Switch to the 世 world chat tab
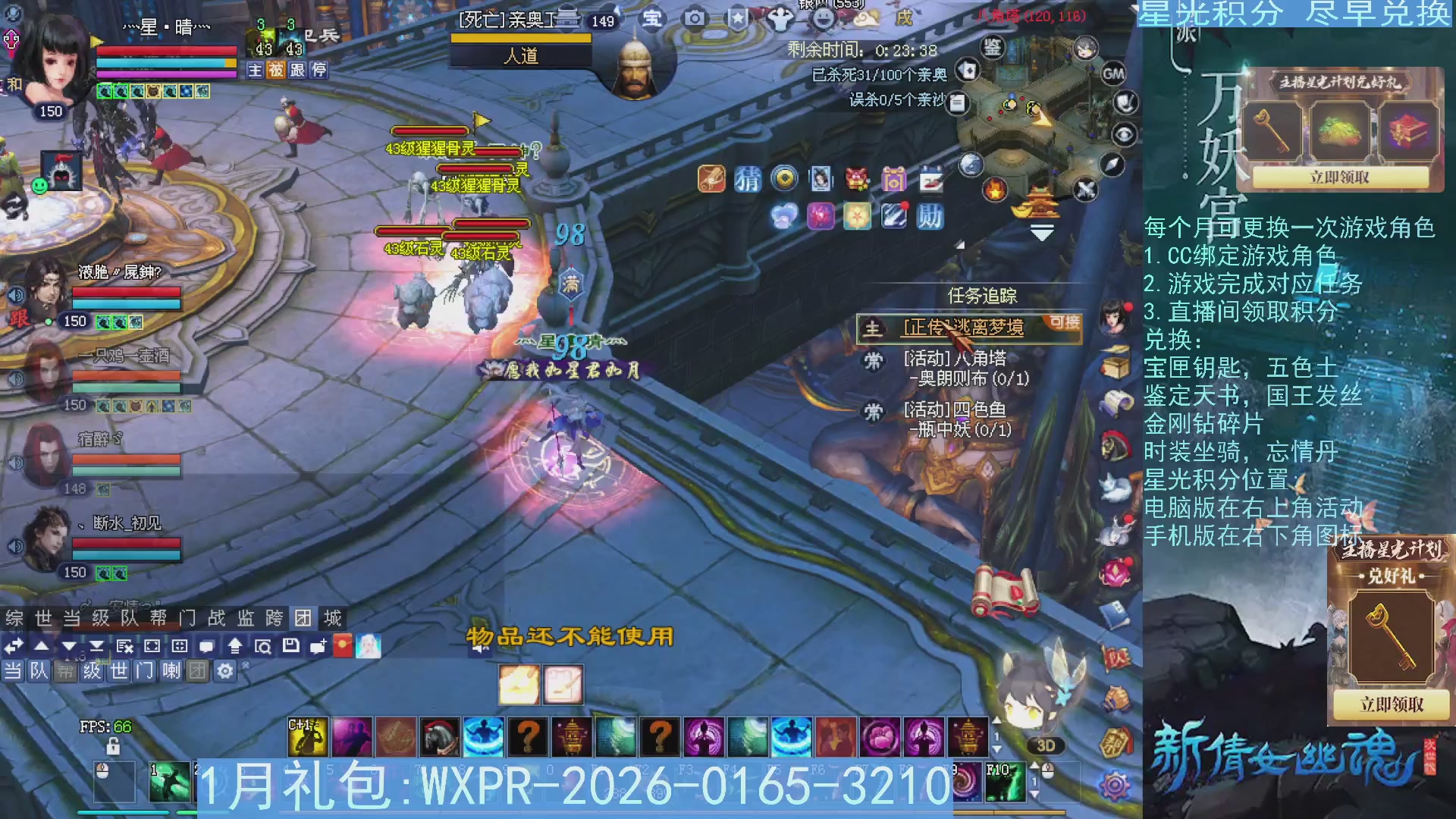 tap(43, 618)
